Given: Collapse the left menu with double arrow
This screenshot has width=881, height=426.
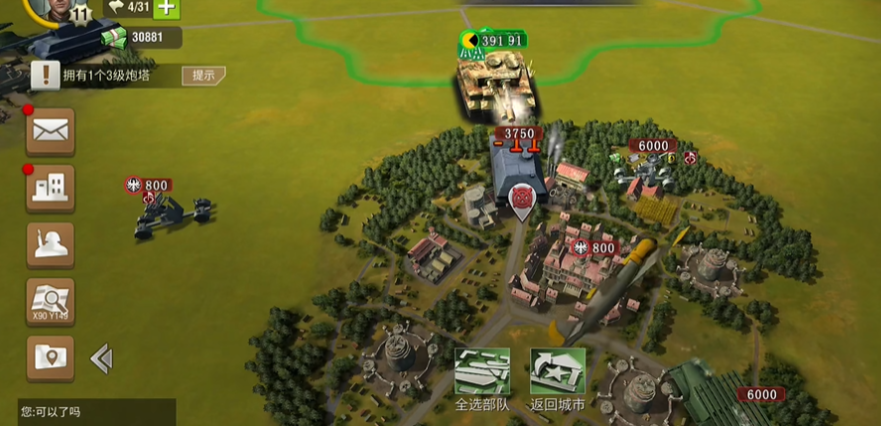Looking at the screenshot, I should 101,358.
